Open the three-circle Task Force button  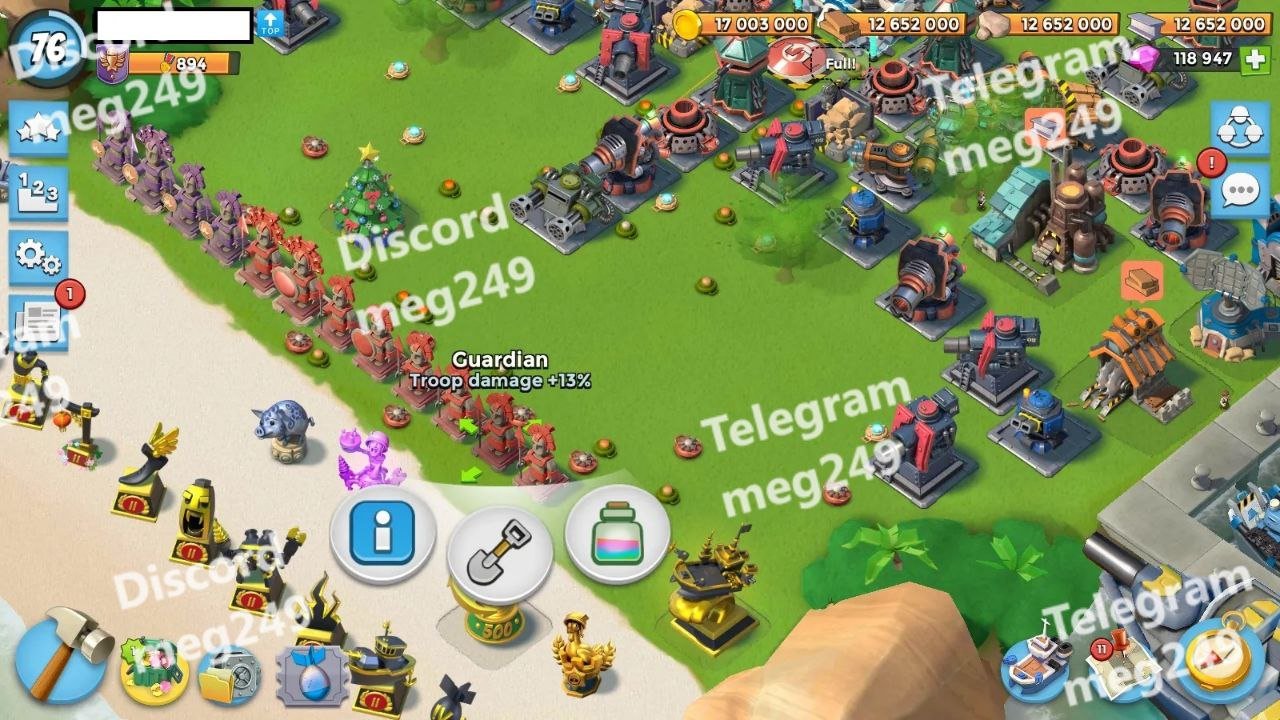coord(1240,126)
